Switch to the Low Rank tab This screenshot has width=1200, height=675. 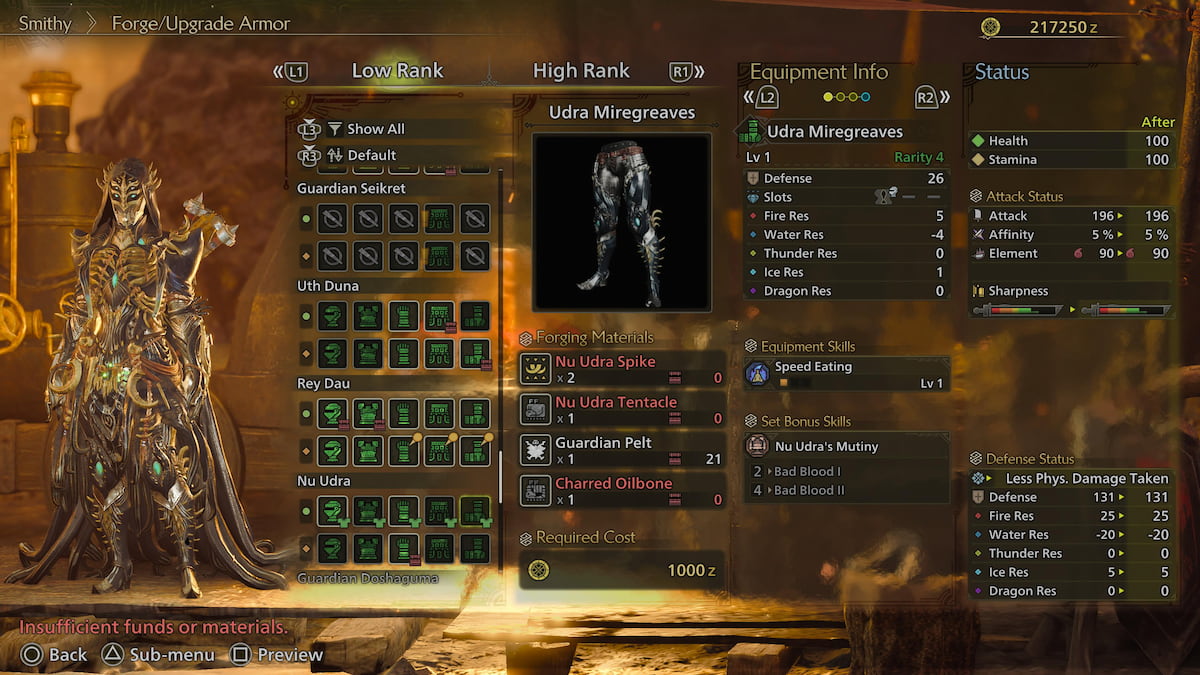(x=397, y=71)
